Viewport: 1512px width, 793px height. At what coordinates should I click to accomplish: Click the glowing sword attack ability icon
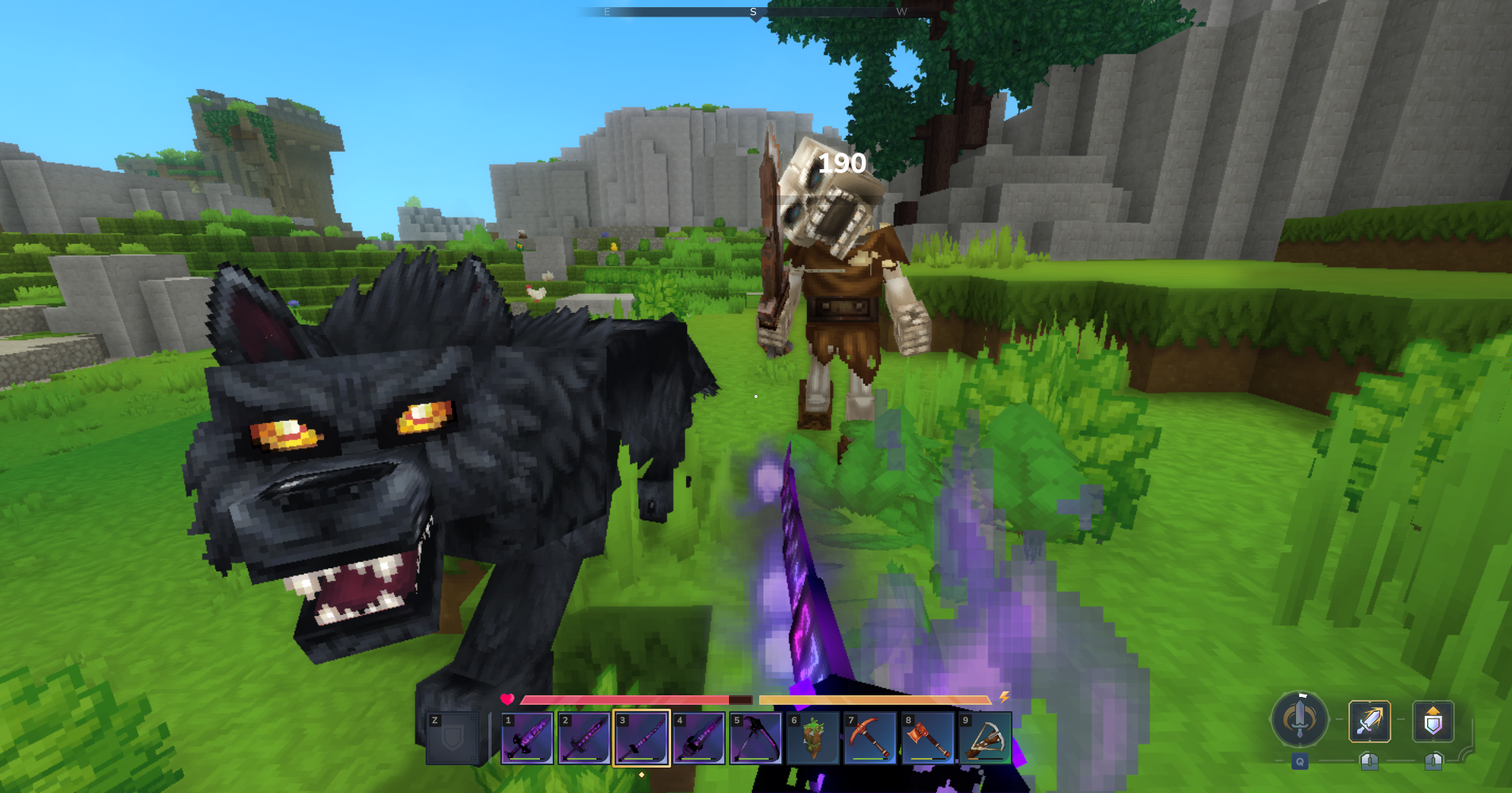[x=1370, y=721]
